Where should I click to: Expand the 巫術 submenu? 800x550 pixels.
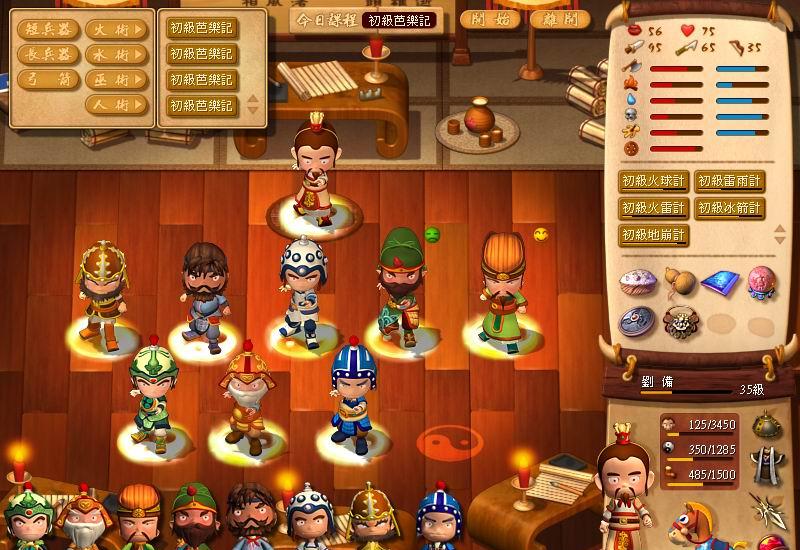tap(116, 80)
